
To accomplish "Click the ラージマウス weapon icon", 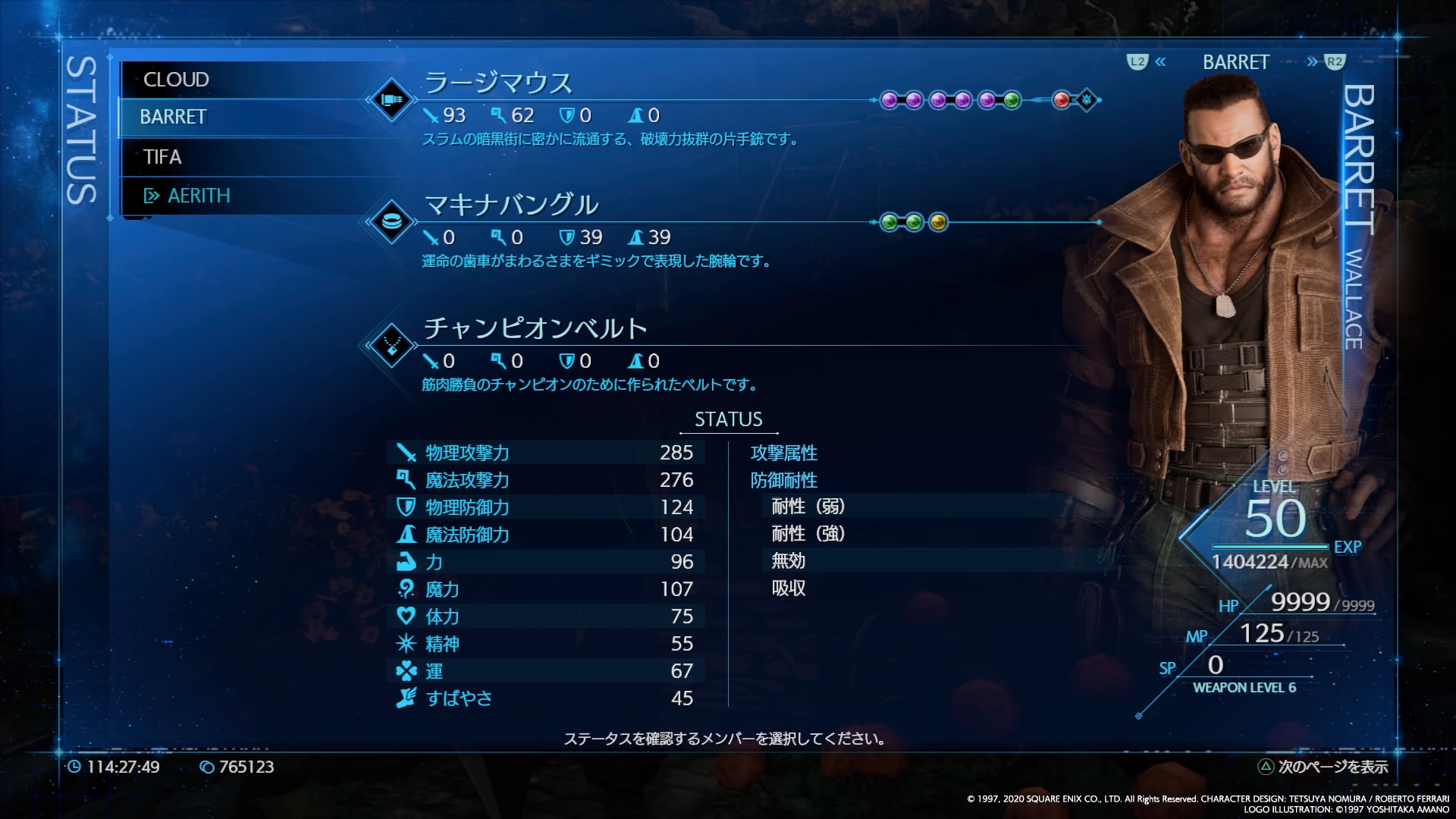I will tap(391, 99).
